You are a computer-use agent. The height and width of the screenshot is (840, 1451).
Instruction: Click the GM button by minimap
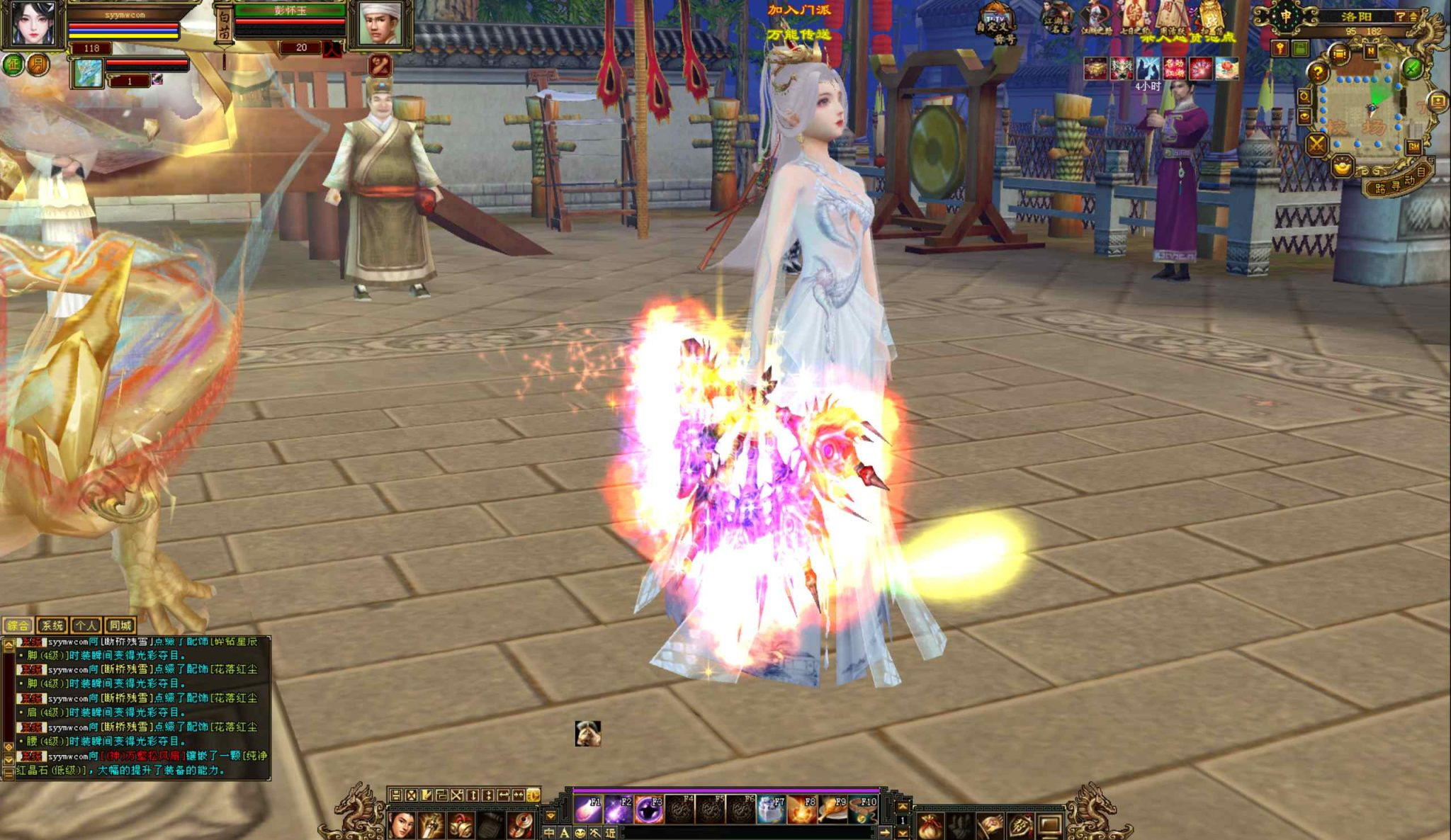click(x=1413, y=147)
